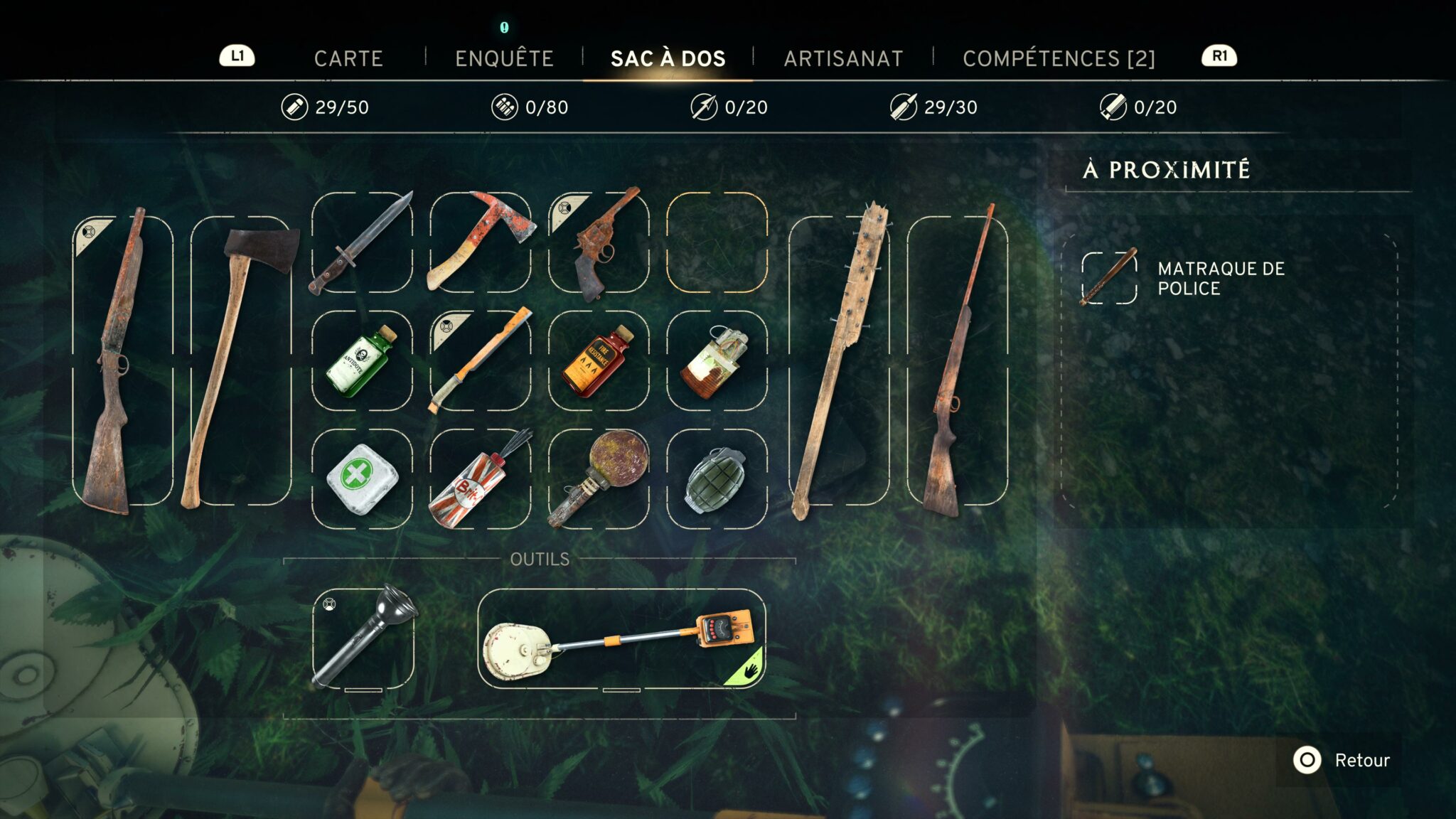1456x819 pixels.
Task: Select the nail-studded plank weapon
Action: coord(839,361)
